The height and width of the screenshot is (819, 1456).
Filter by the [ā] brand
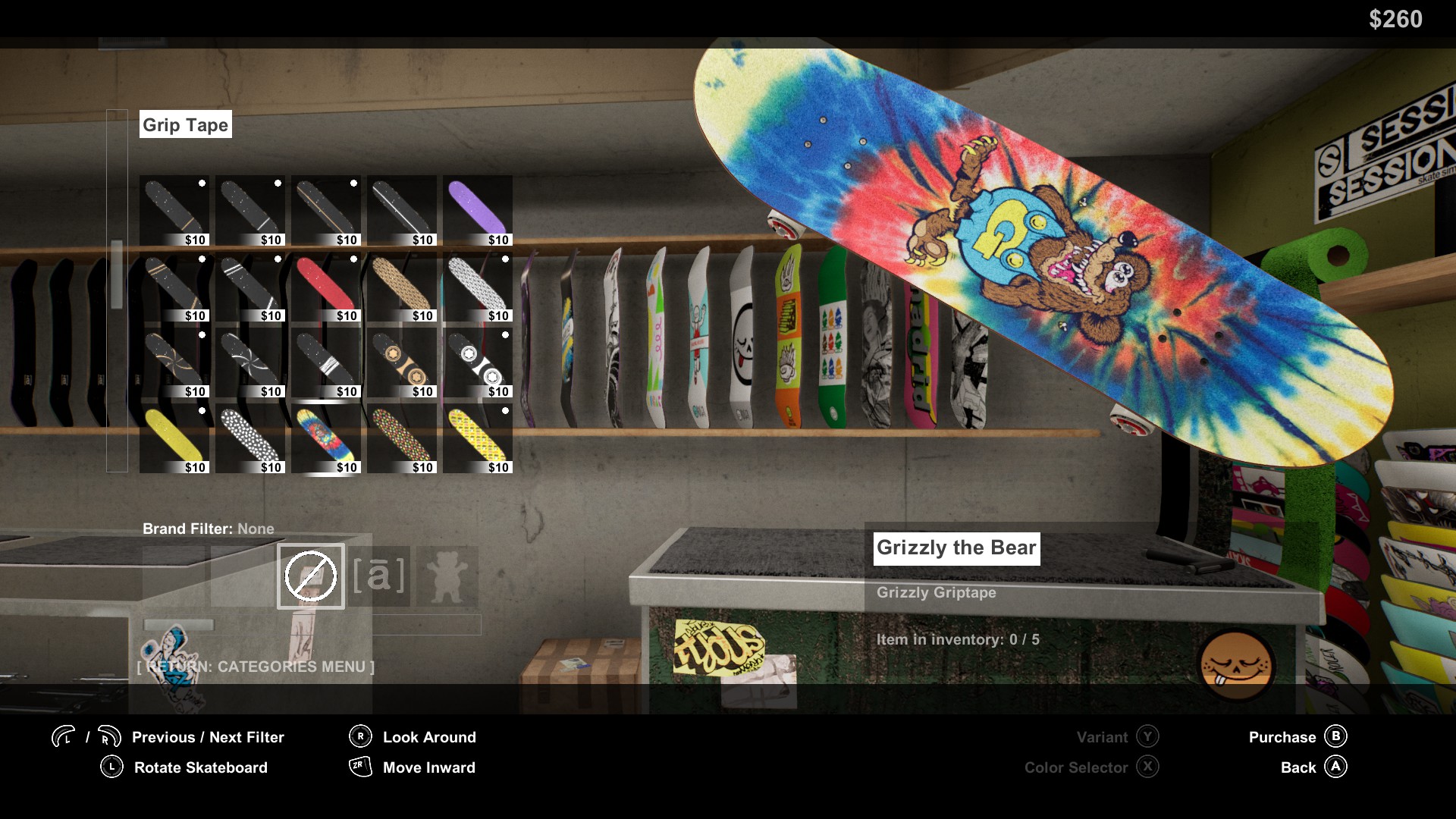379,576
